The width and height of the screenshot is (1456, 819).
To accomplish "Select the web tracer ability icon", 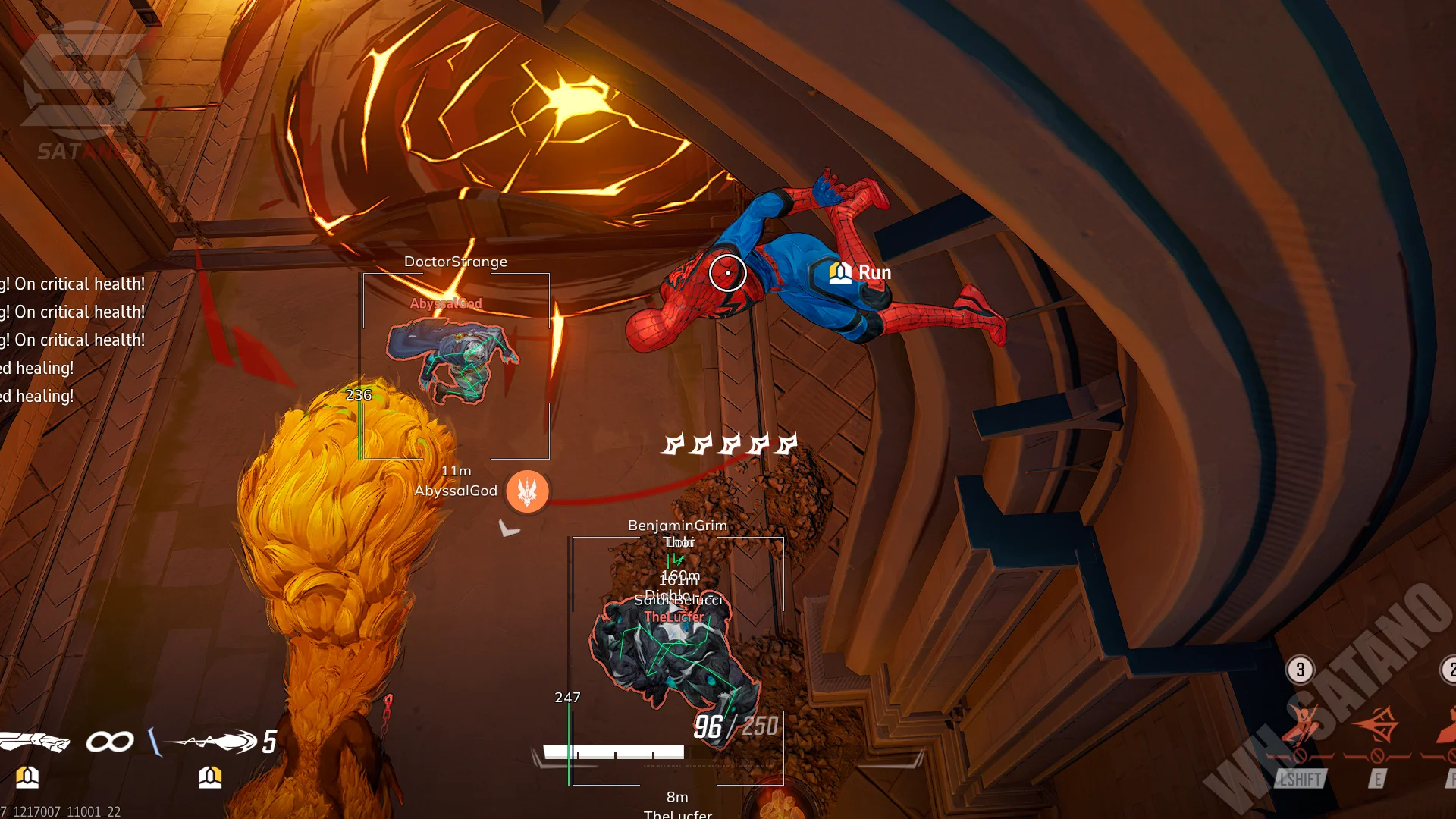I will pyautogui.click(x=1378, y=726).
